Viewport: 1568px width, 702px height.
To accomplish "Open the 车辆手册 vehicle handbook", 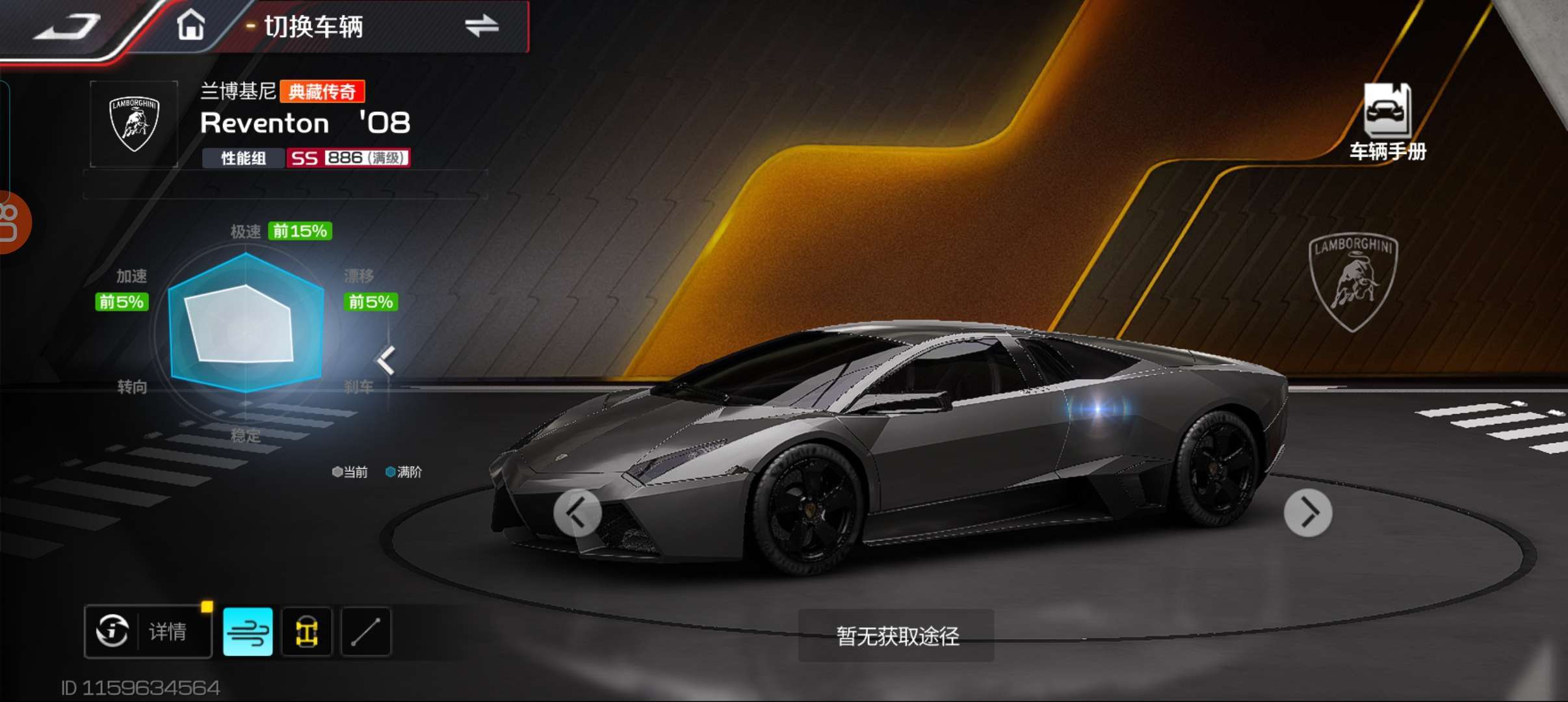I will pos(1387,122).
